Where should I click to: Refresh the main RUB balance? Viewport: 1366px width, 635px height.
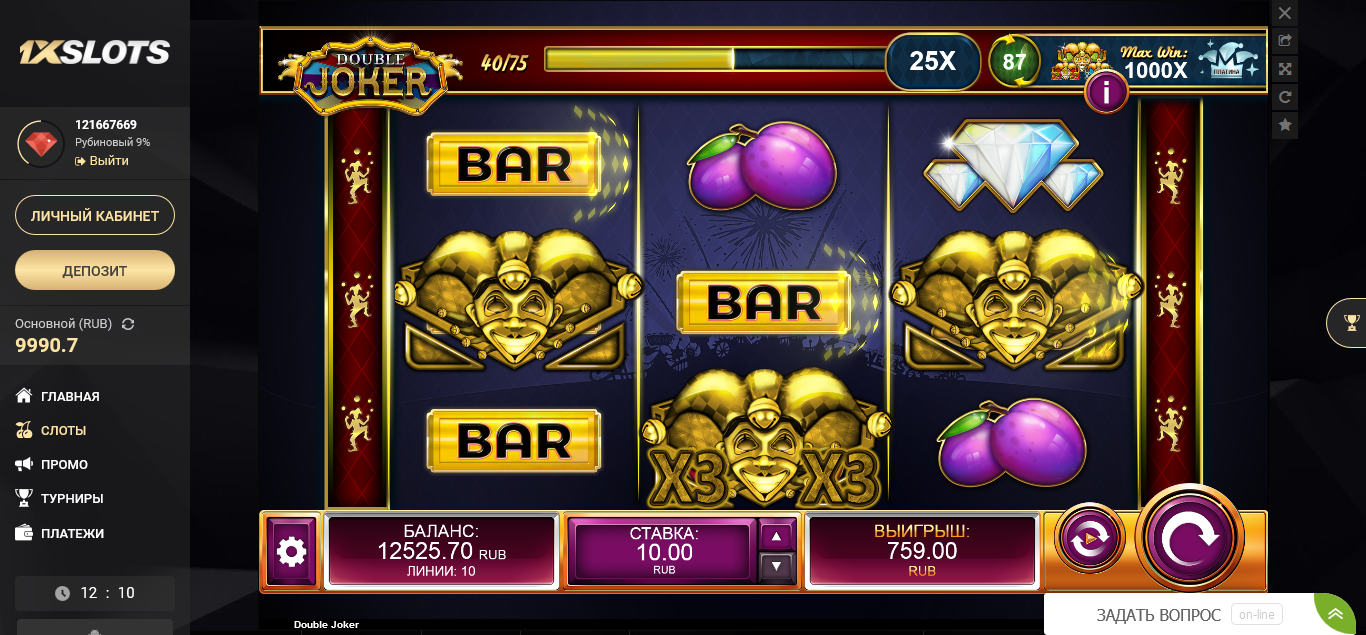click(x=128, y=324)
